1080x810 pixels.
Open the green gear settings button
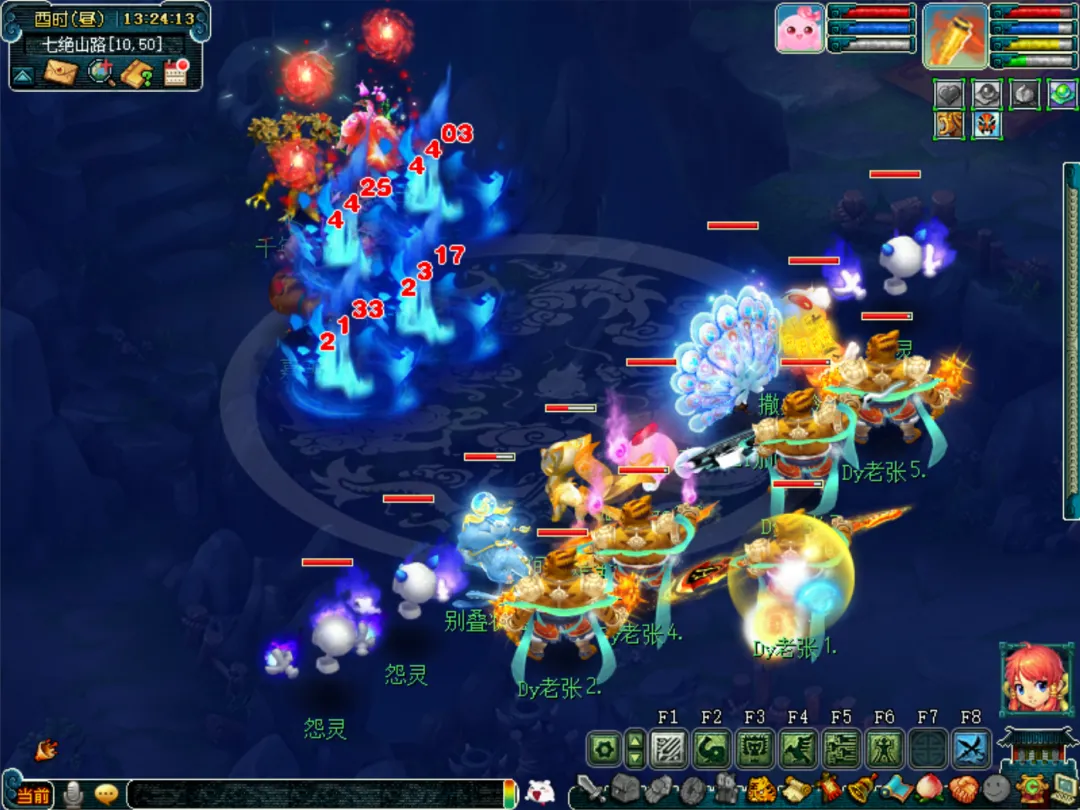pos(603,748)
